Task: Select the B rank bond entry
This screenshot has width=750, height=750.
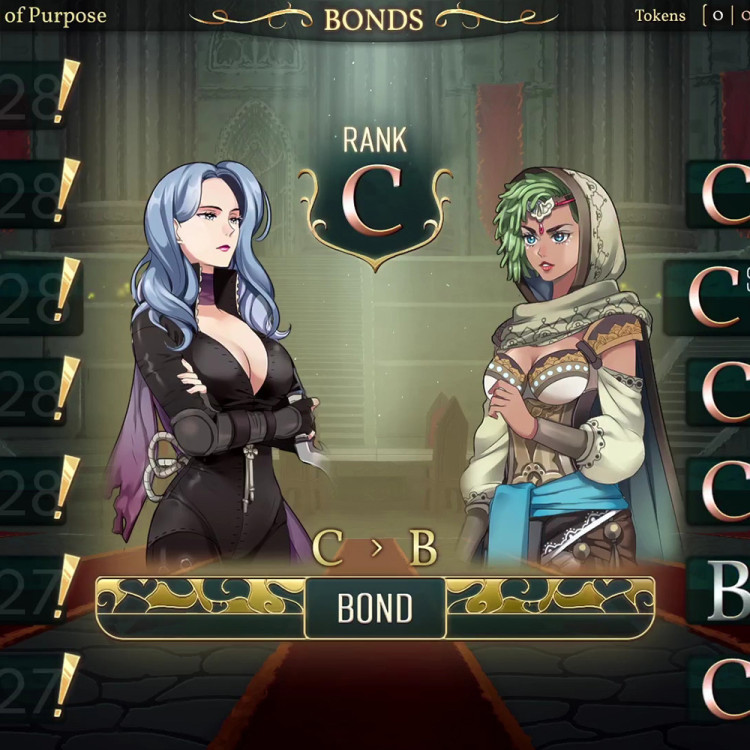Action: pyautogui.click(x=722, y=592)
